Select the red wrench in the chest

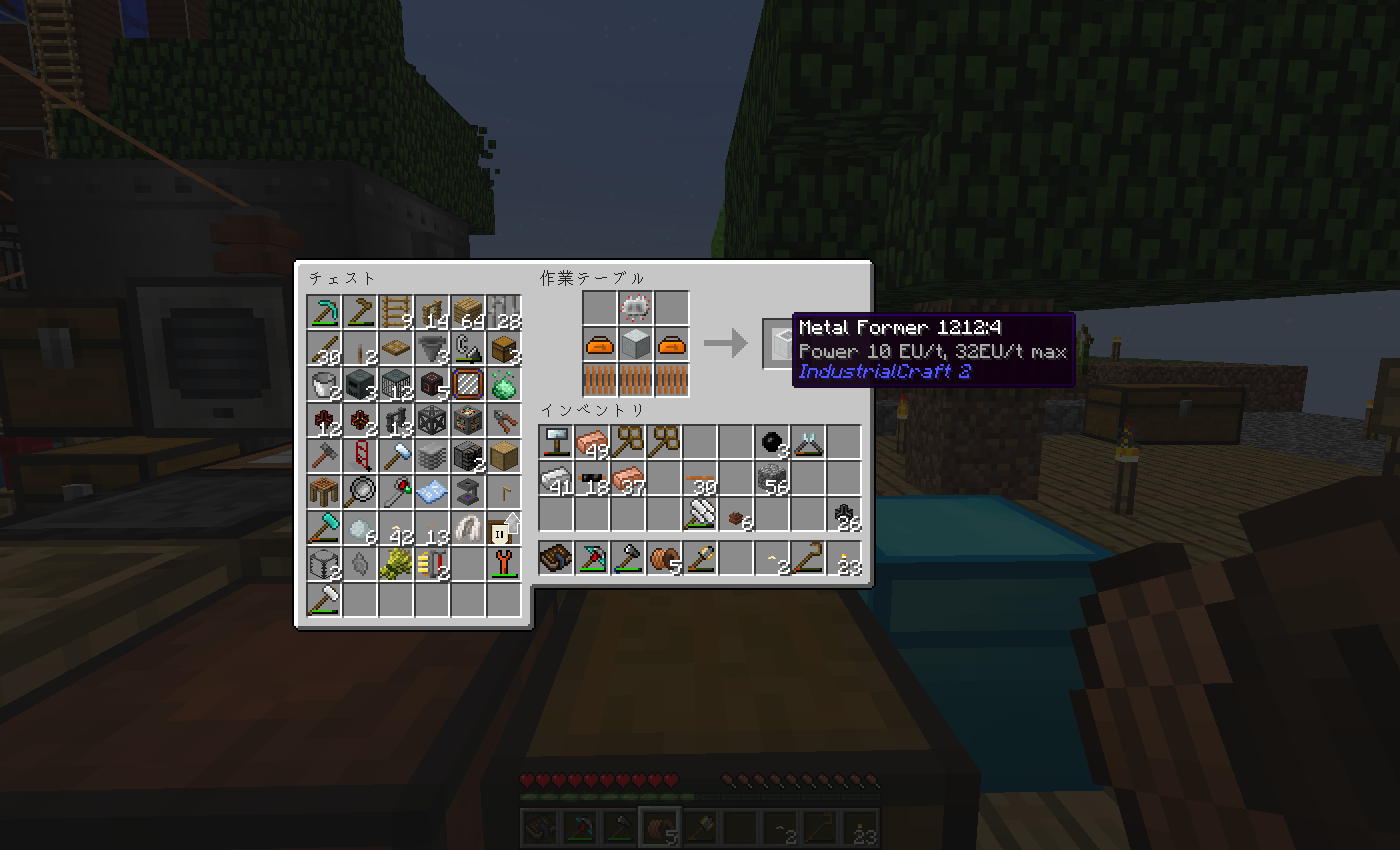pos(504,563)
